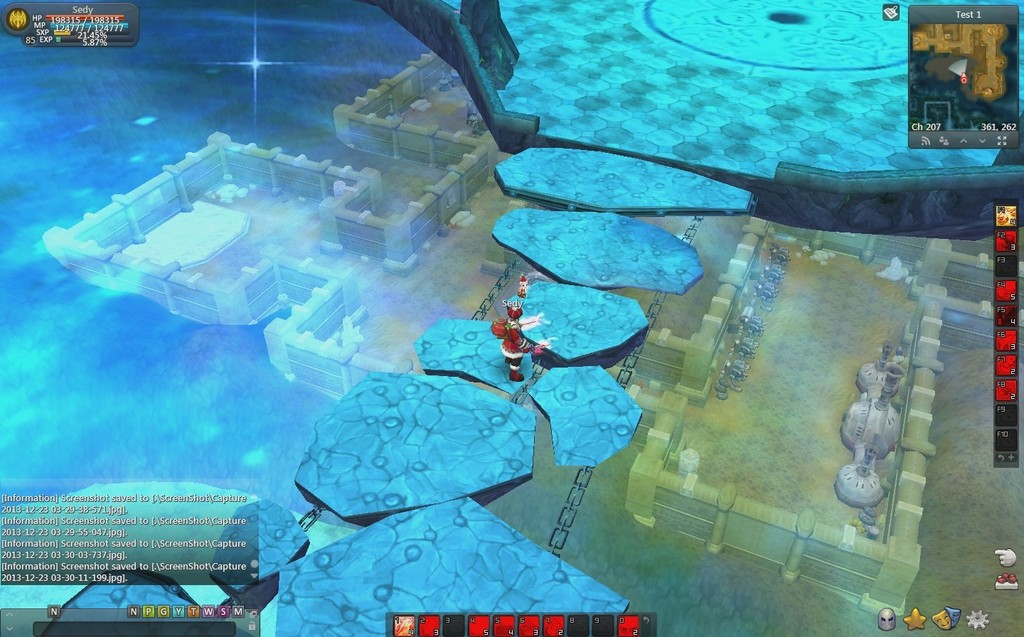Open the theater masks emotes icon
Screen dimensions: 1024x637
click(x=942, y=619)
